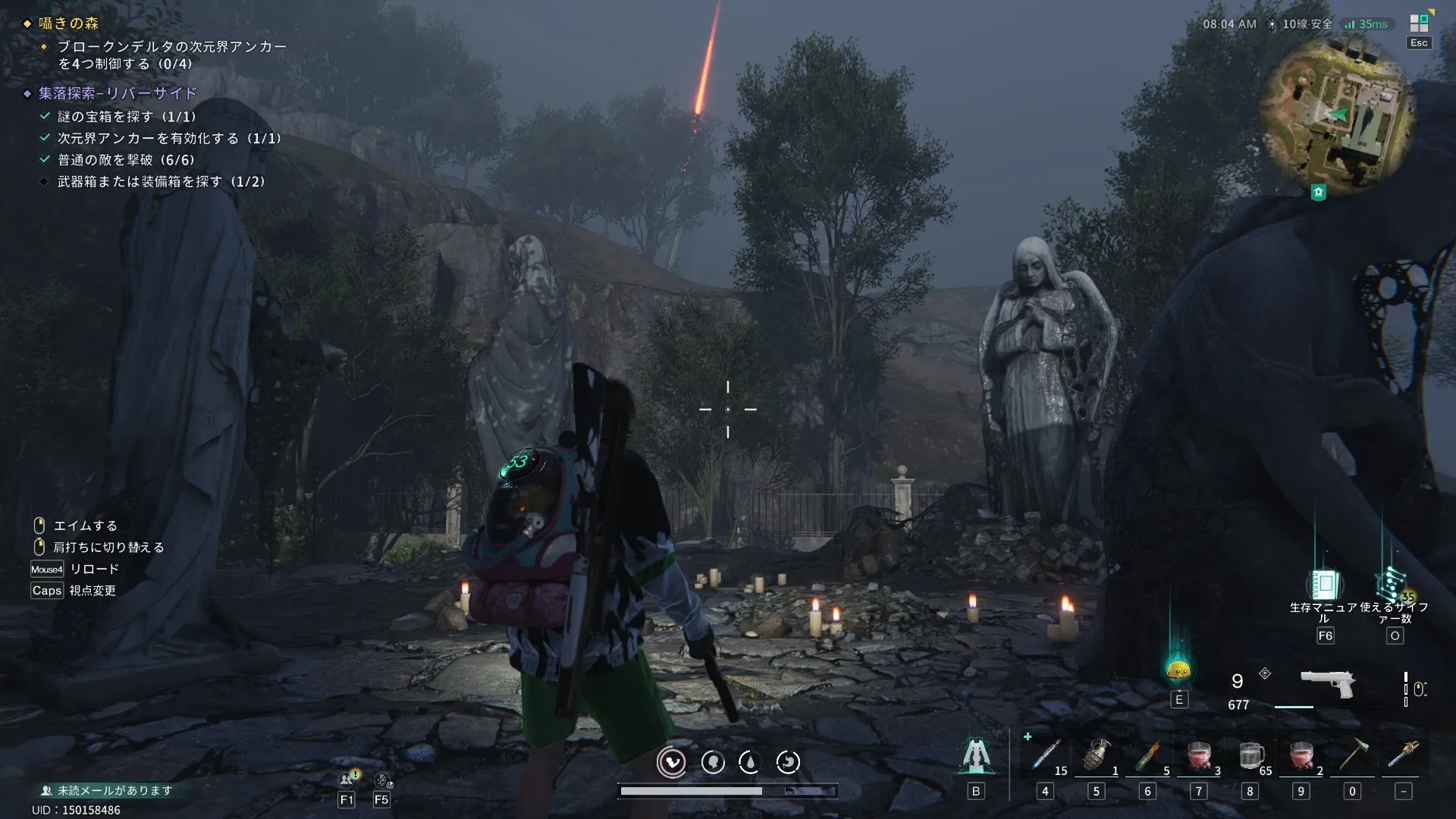Open the main menu grid icon
The width and height of the screenshot is (1456, 819).
[x=1419, y=24]
